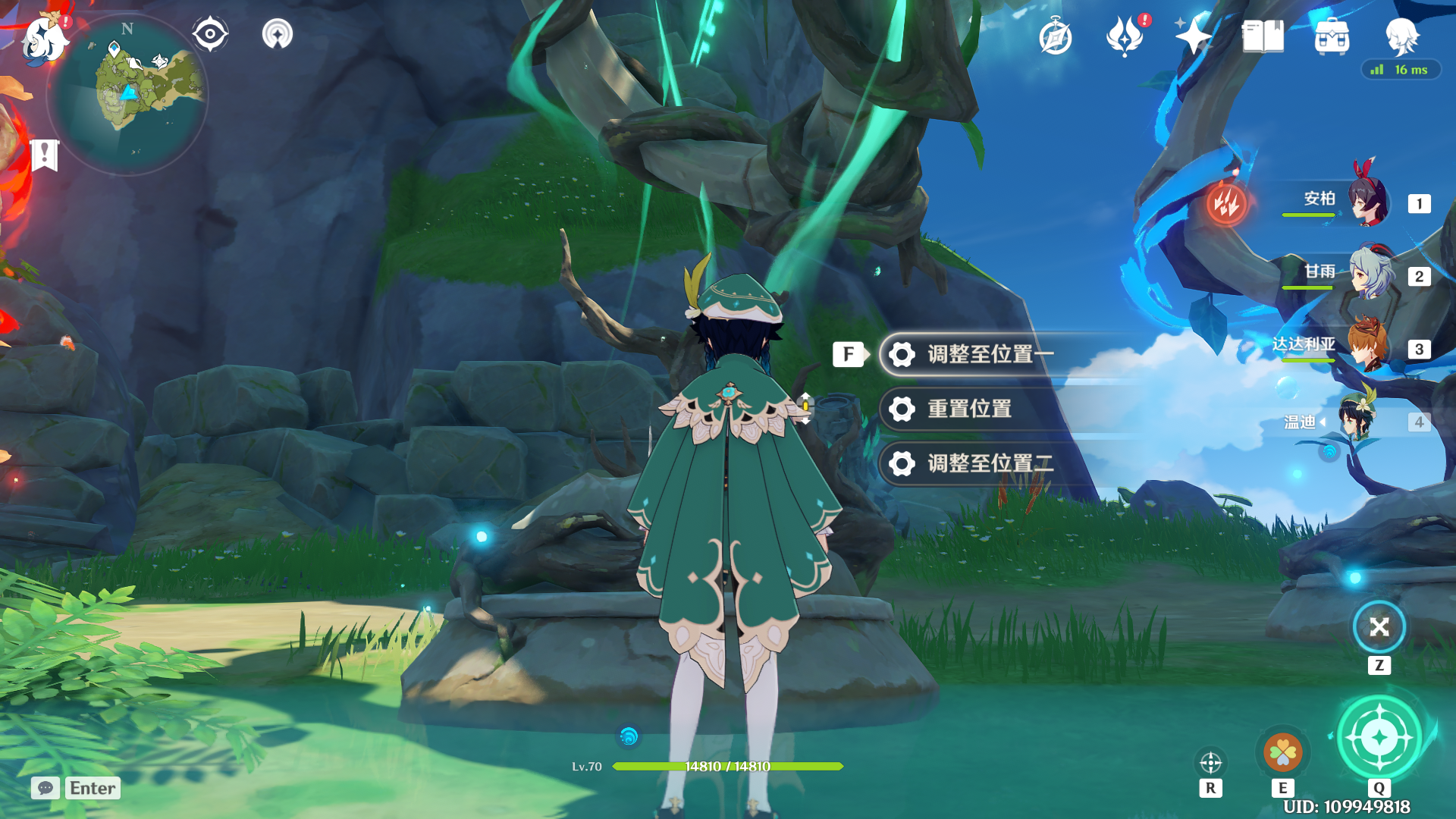Open the quest banner exclamation icon
Image resolution: width=1456 pixels, height=819 pixels.
[45, 155]
